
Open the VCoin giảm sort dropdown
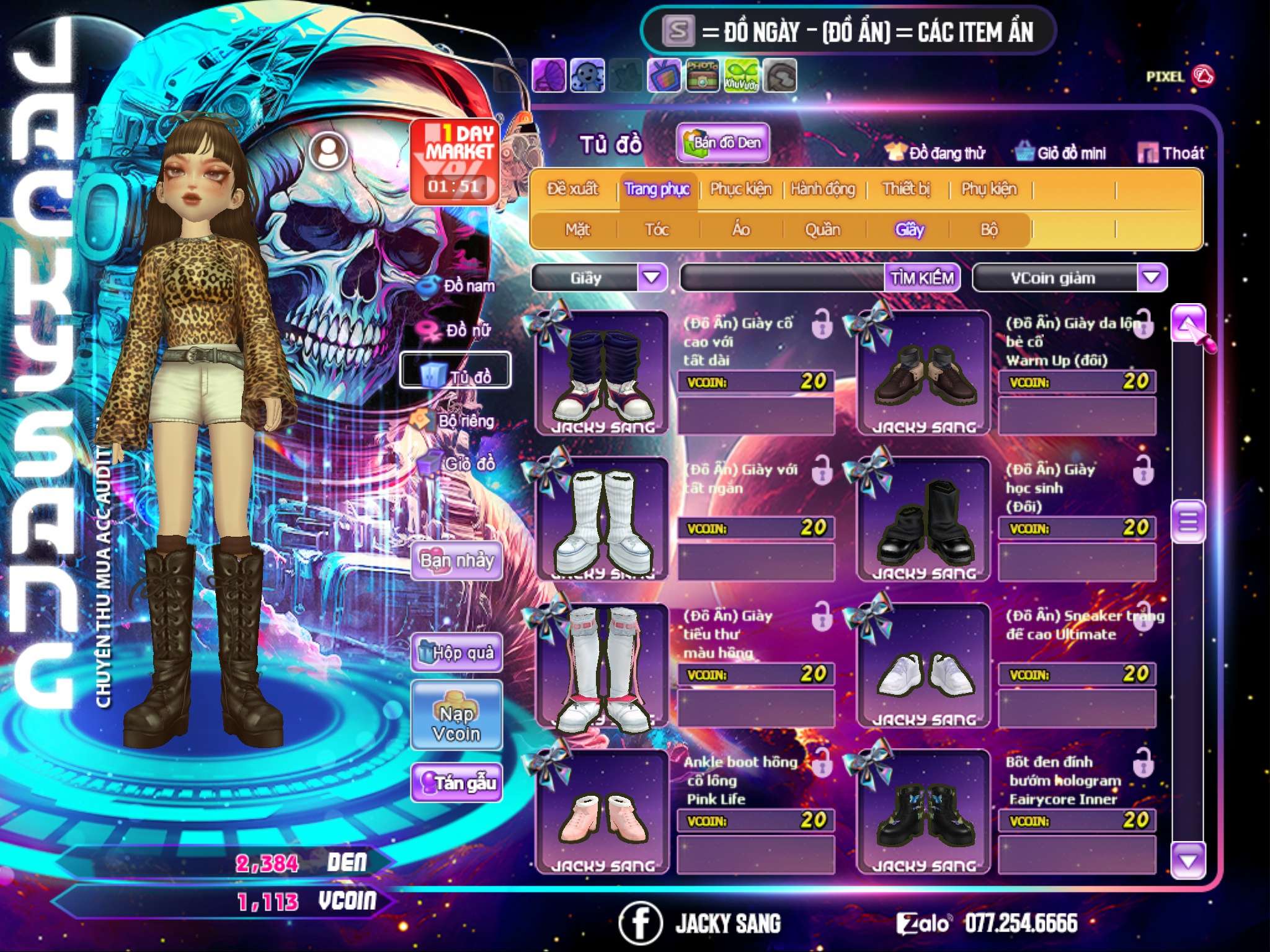click(1152, 278)
